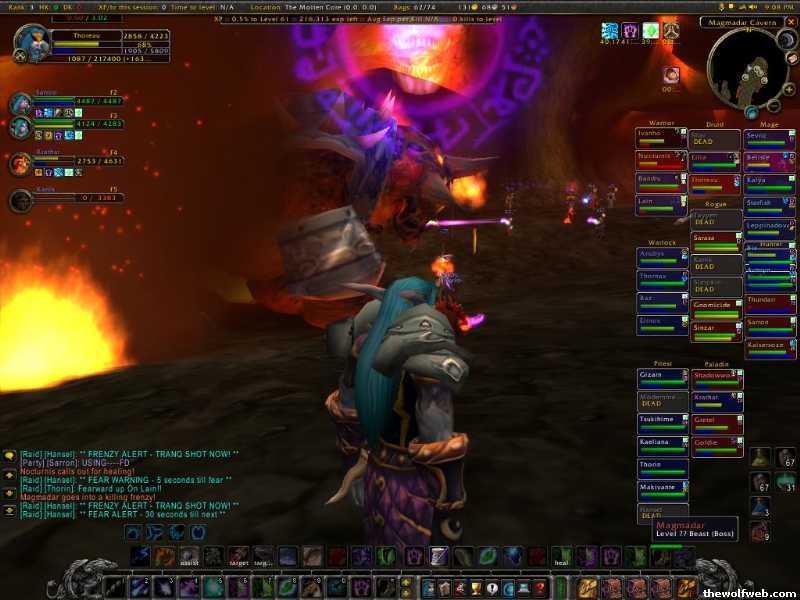Target raid member Gnomicide

(x=716, y=308)
